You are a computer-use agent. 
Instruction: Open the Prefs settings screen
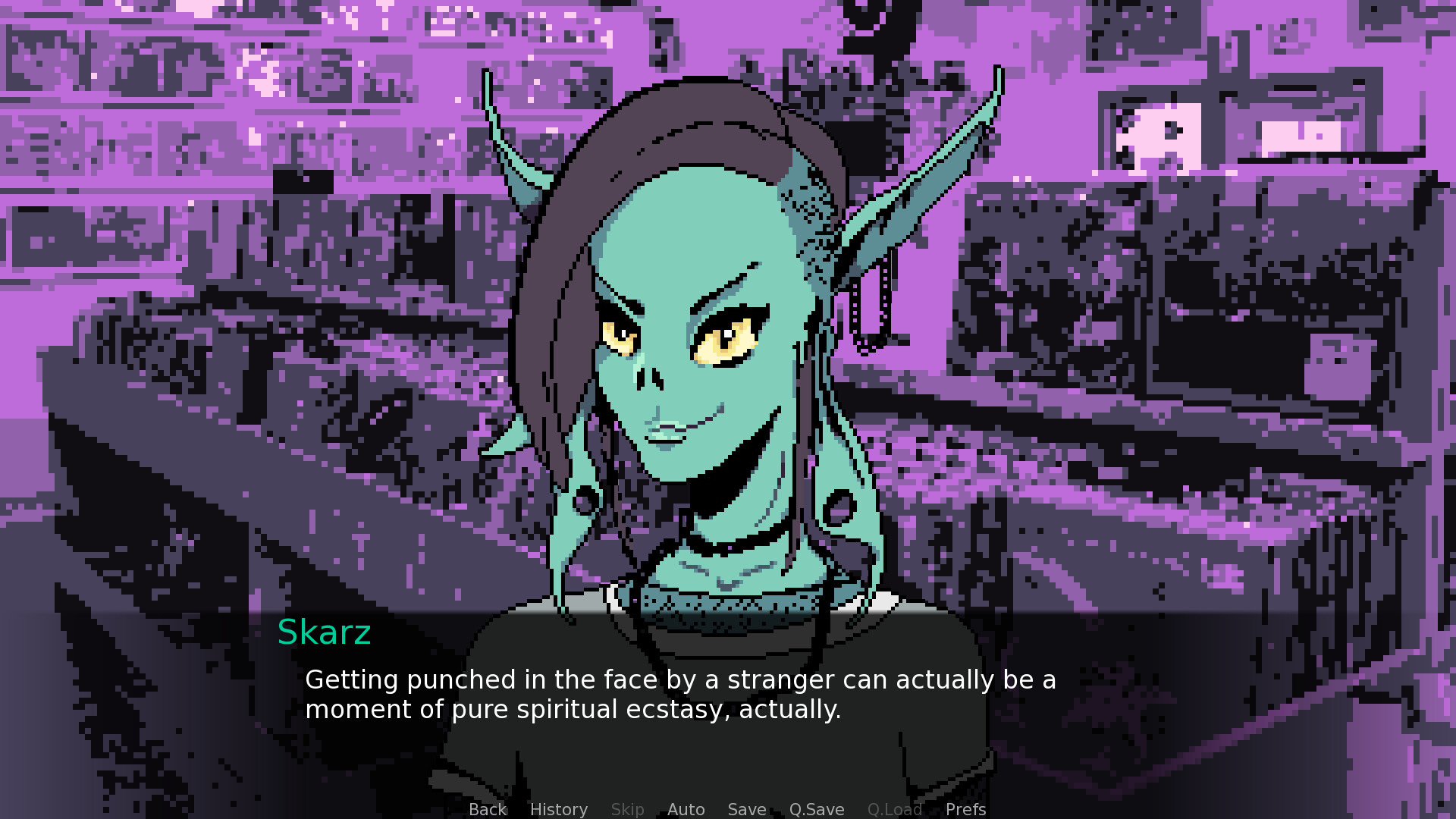point(965,809)
